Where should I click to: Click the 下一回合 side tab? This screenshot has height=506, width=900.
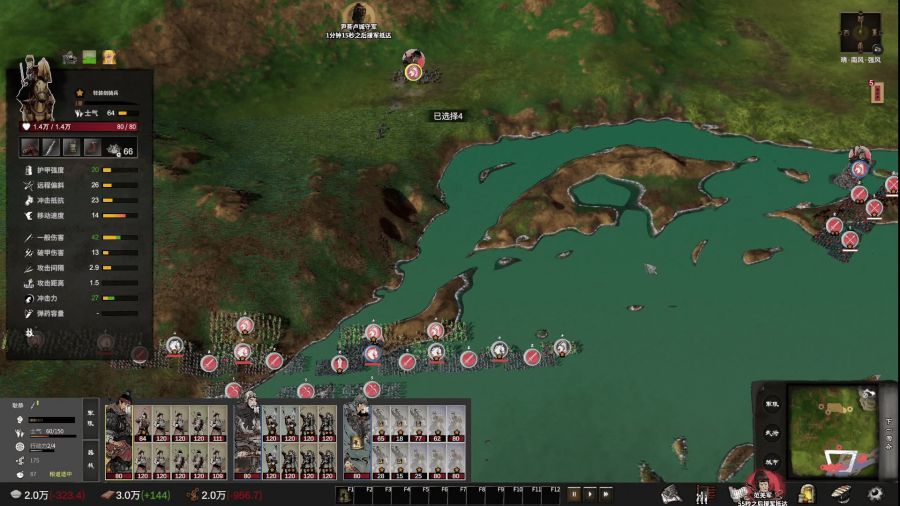(888, 435)
